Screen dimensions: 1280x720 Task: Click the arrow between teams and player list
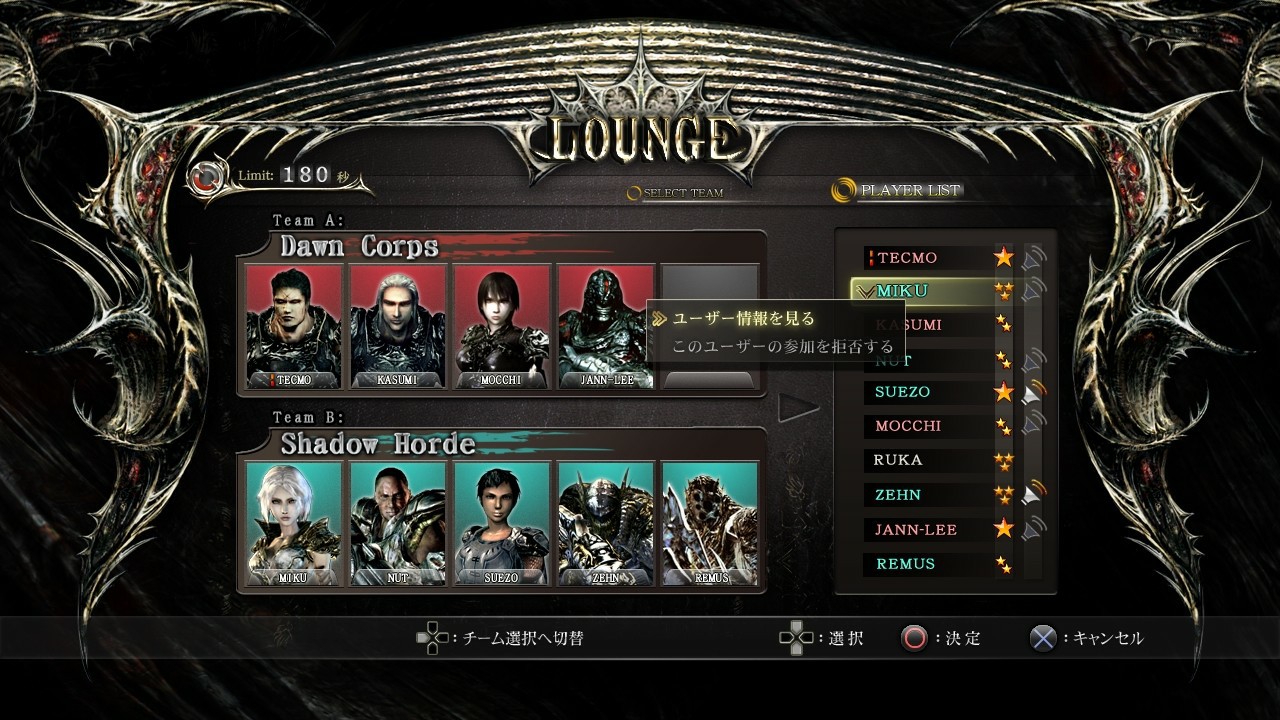pyautogui.click(x=798, y=407)
